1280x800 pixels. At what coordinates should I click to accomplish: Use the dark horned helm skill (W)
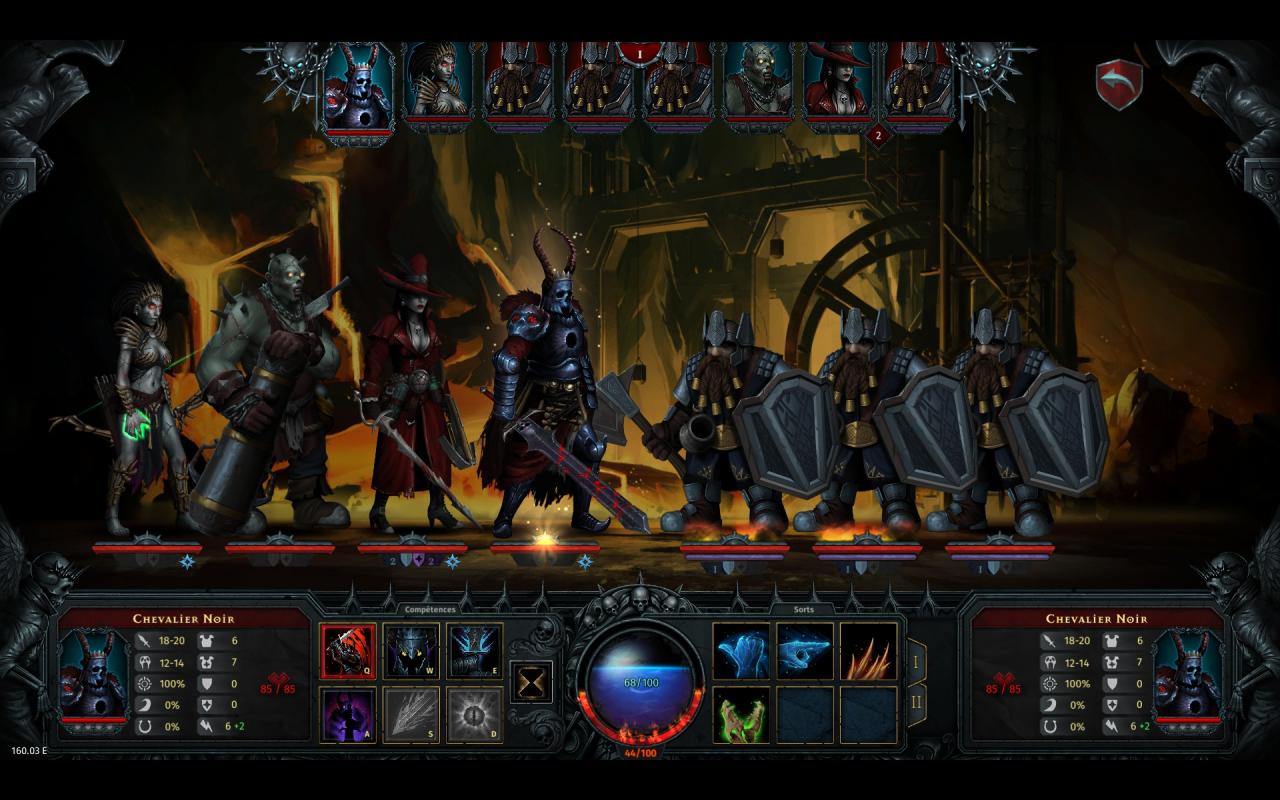click(x=411, y=651)
